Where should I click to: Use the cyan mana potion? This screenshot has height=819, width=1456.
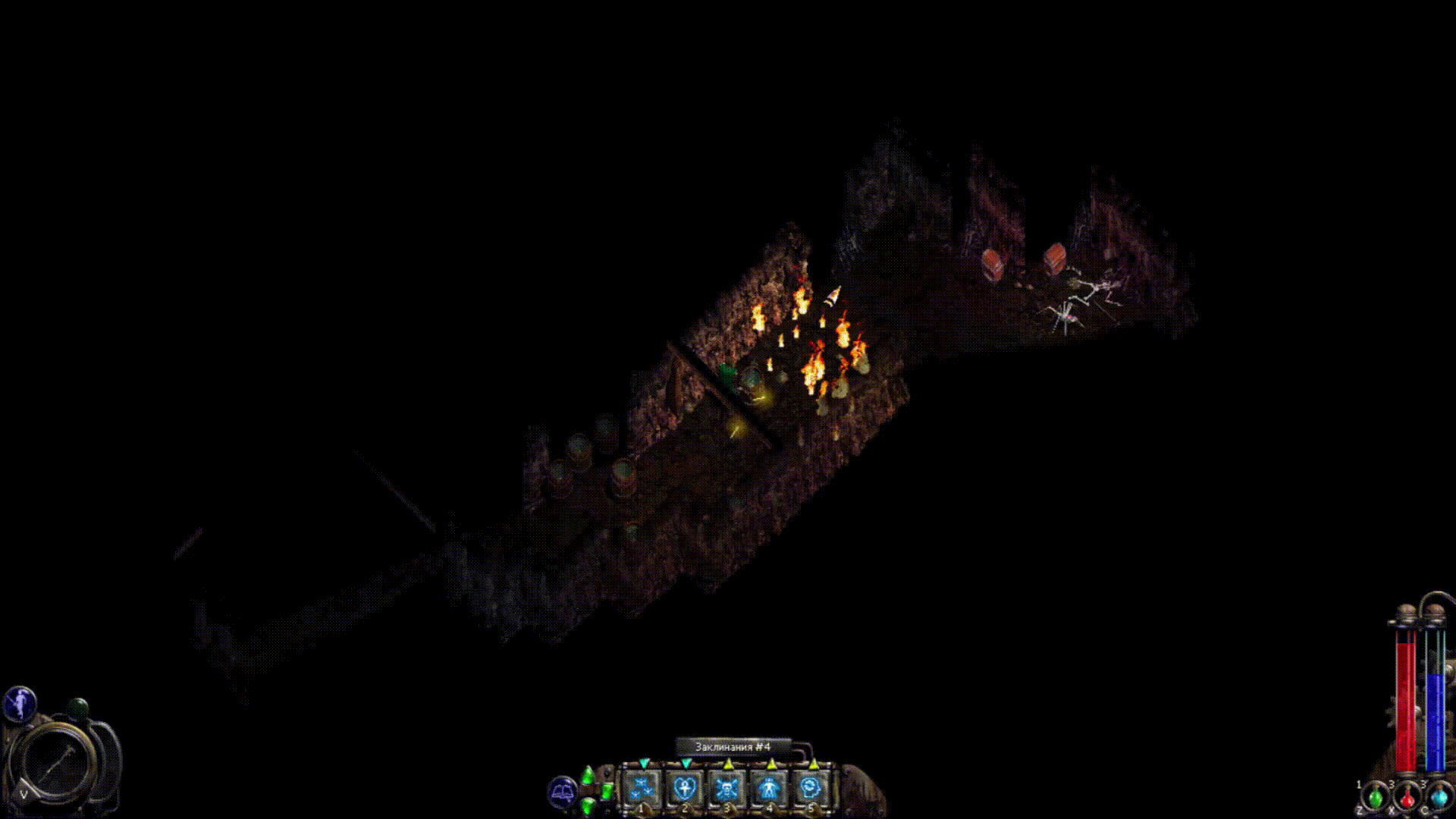1439,798
